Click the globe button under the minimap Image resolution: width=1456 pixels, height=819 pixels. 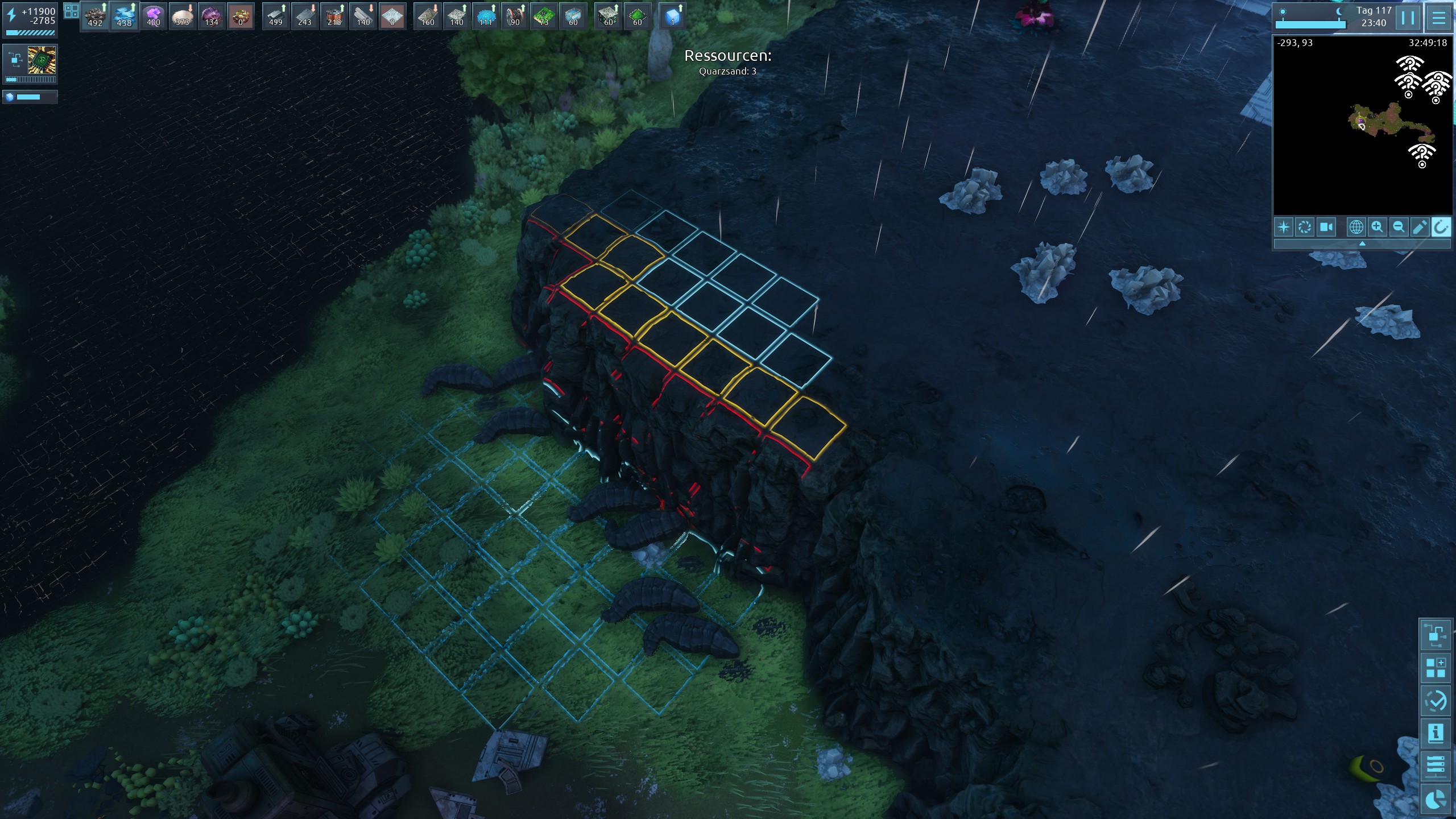tap(1356, 227)
